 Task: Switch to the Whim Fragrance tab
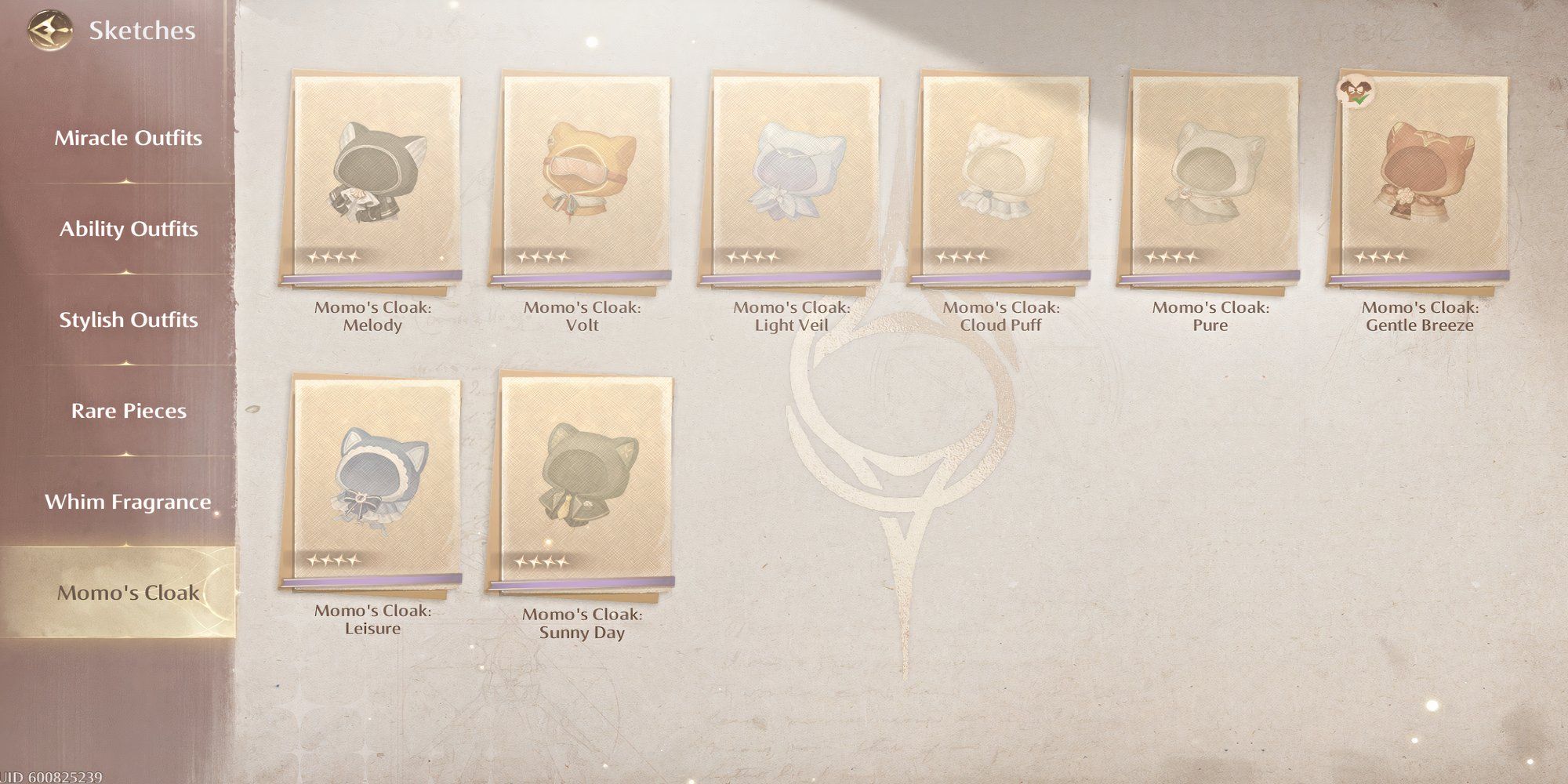128,501
